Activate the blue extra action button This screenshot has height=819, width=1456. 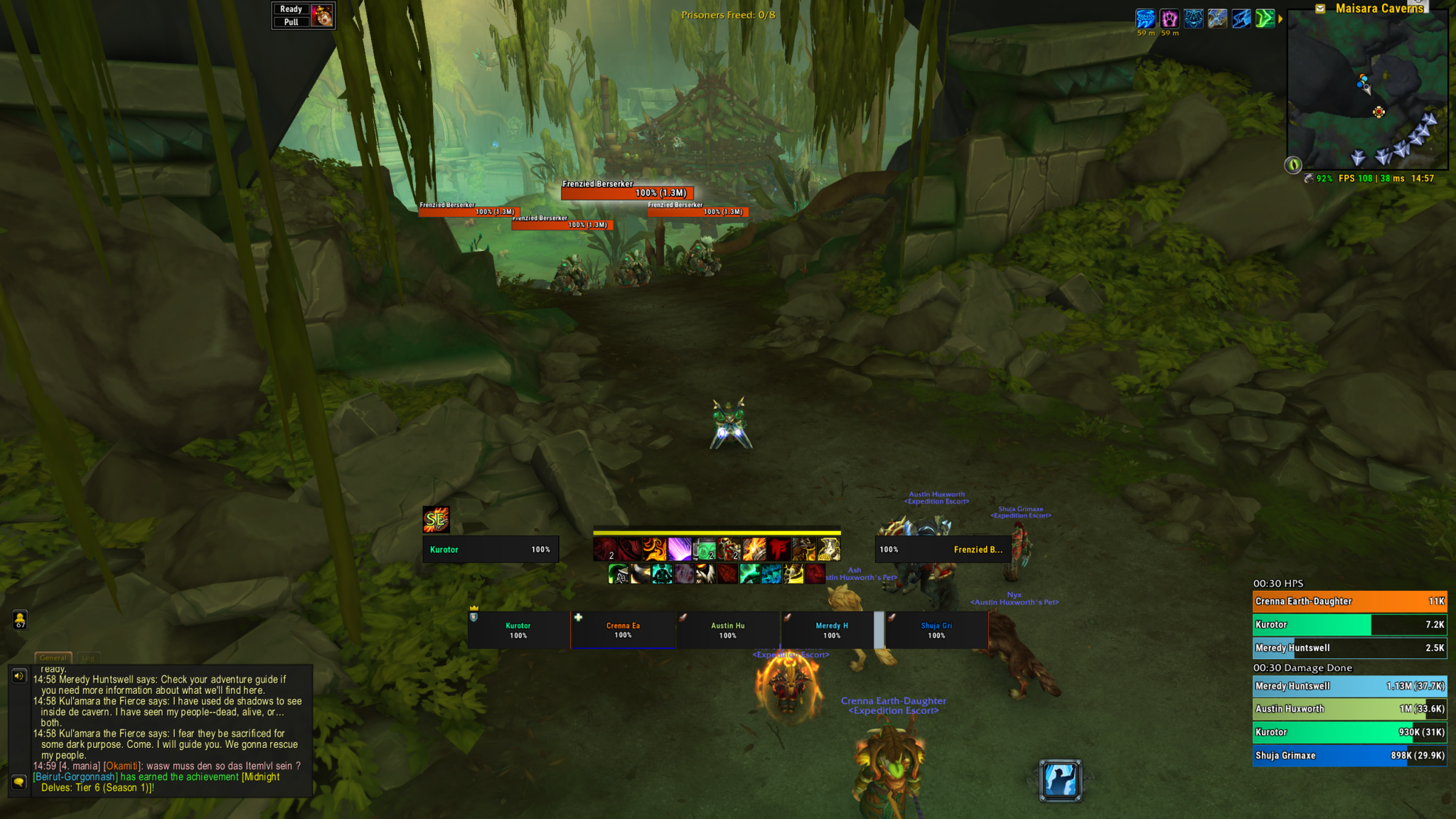click(1060, 780)
